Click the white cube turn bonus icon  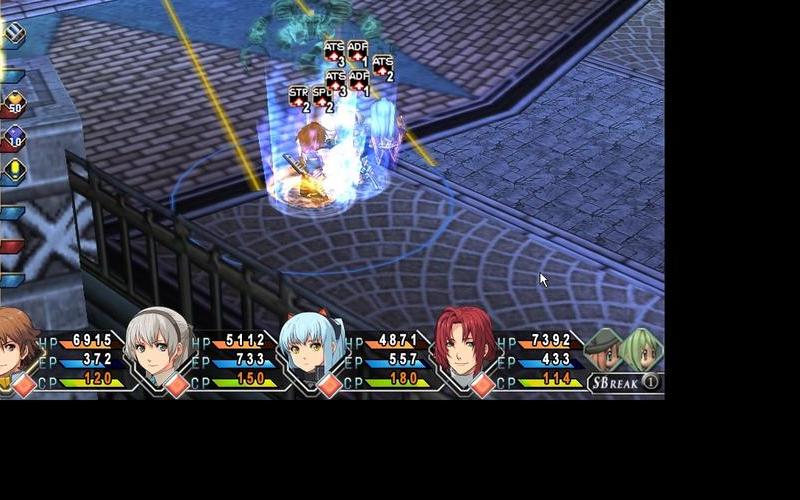pos(13,34)
